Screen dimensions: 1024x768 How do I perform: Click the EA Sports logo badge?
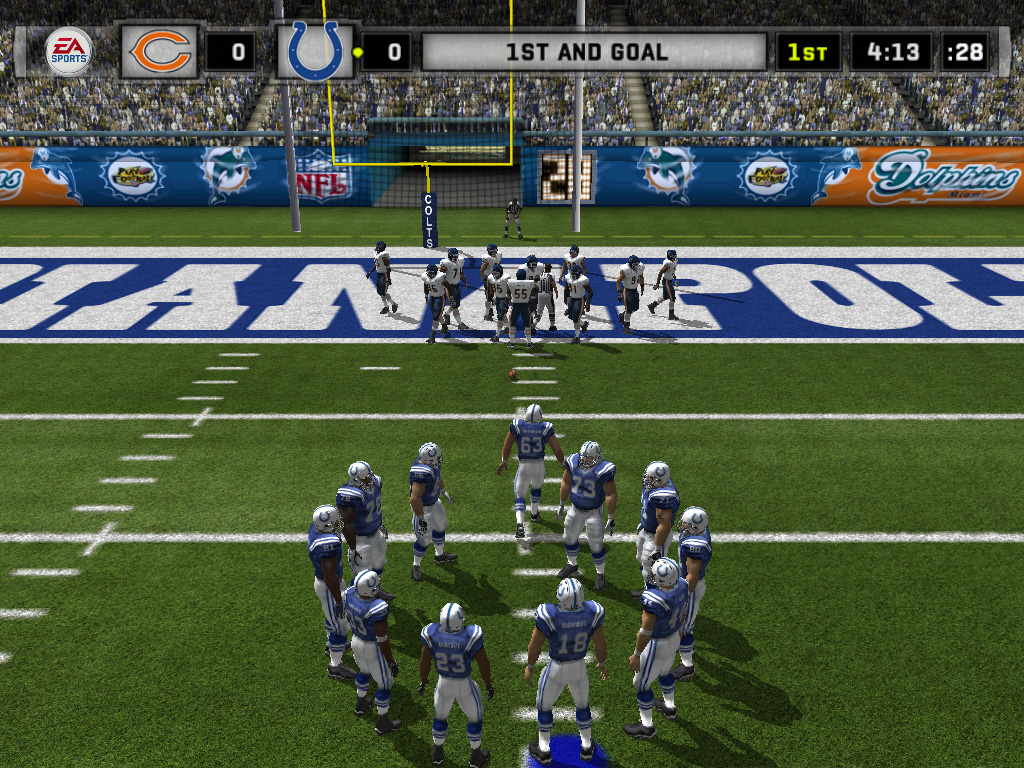68,52
